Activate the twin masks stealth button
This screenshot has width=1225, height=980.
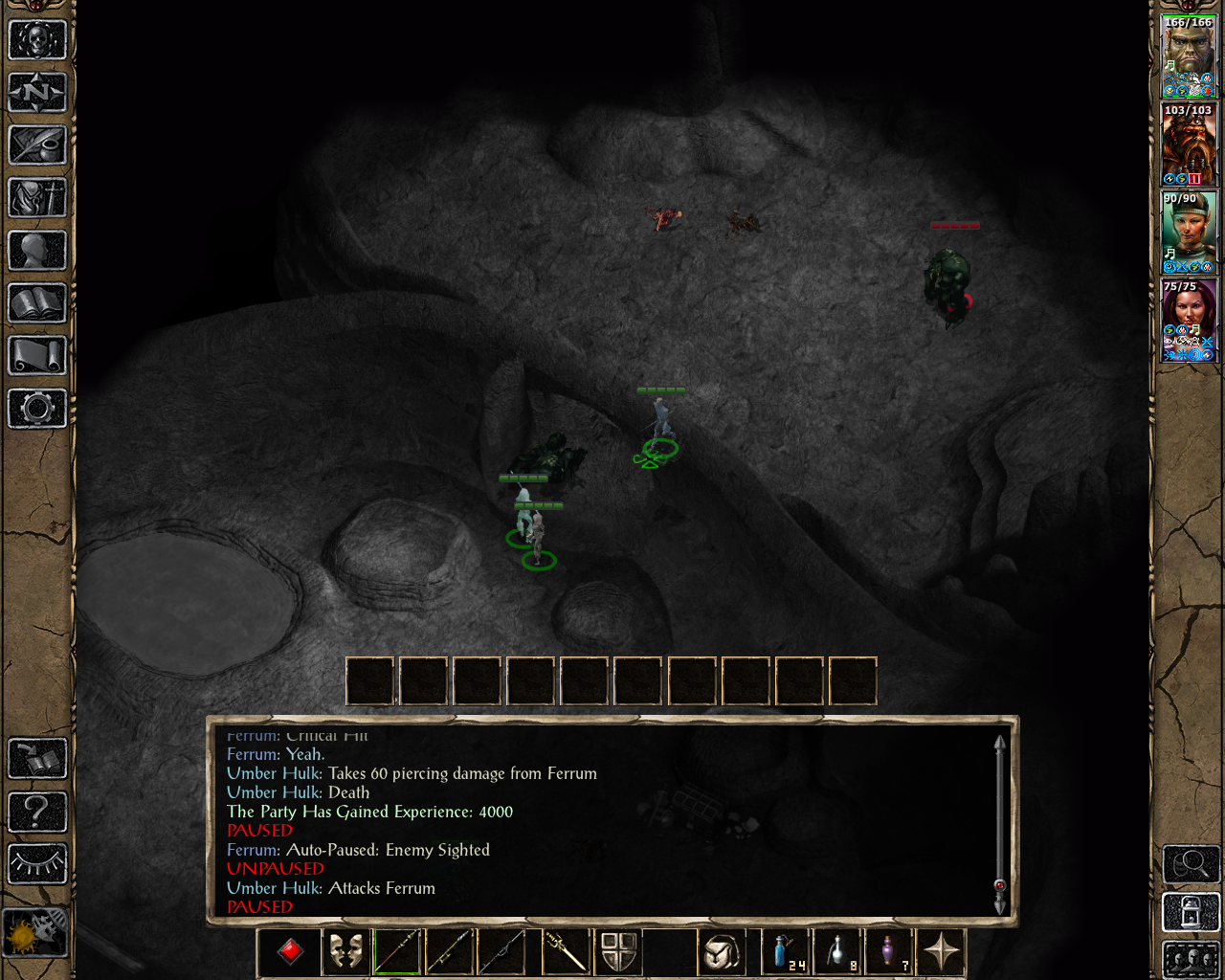pos(345,951)
